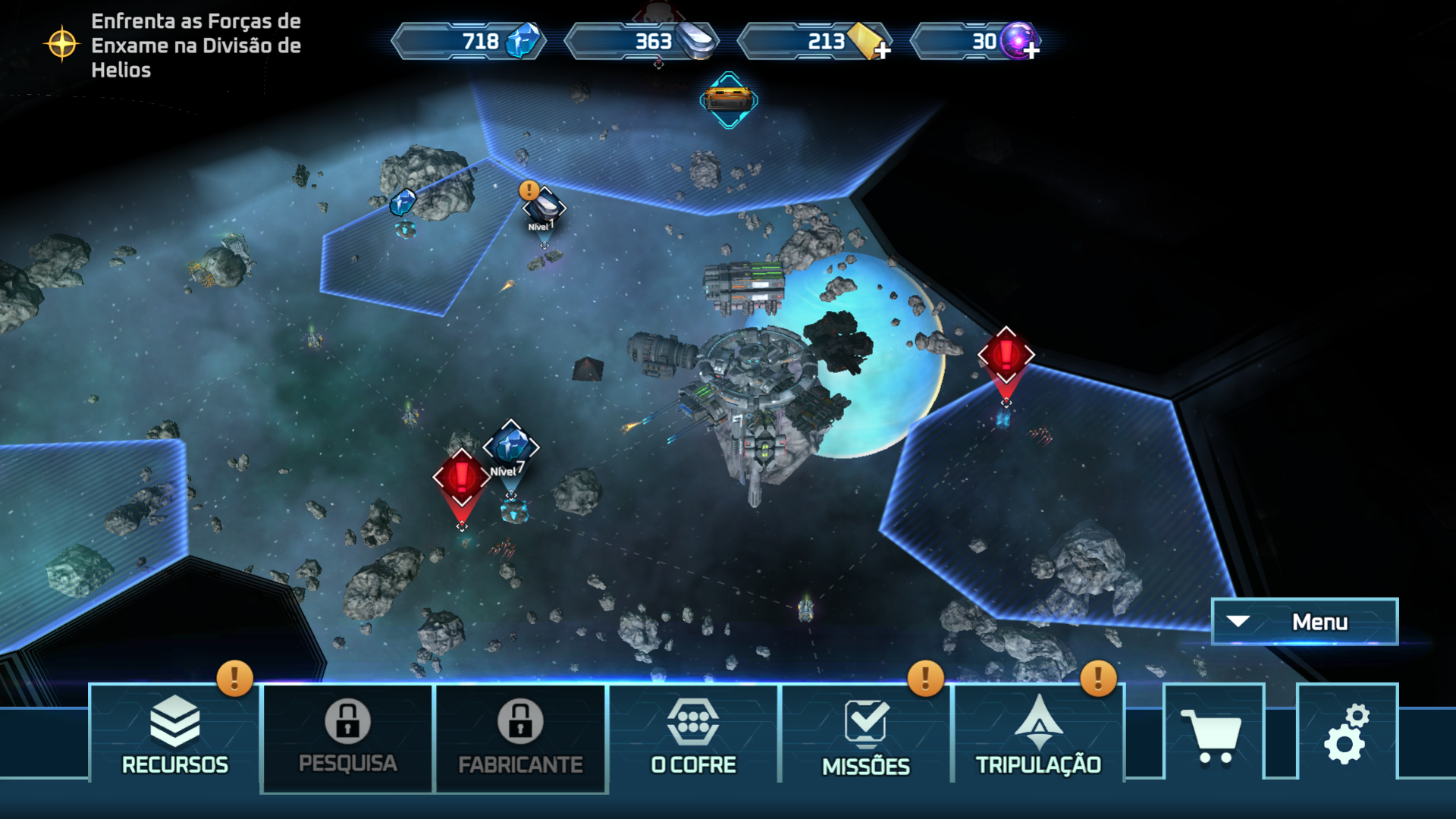Open the shopping cart store
Image resolution: width=1456 pixels, height=819 pixels.
pyautogui.click(x=1213, y=733)
